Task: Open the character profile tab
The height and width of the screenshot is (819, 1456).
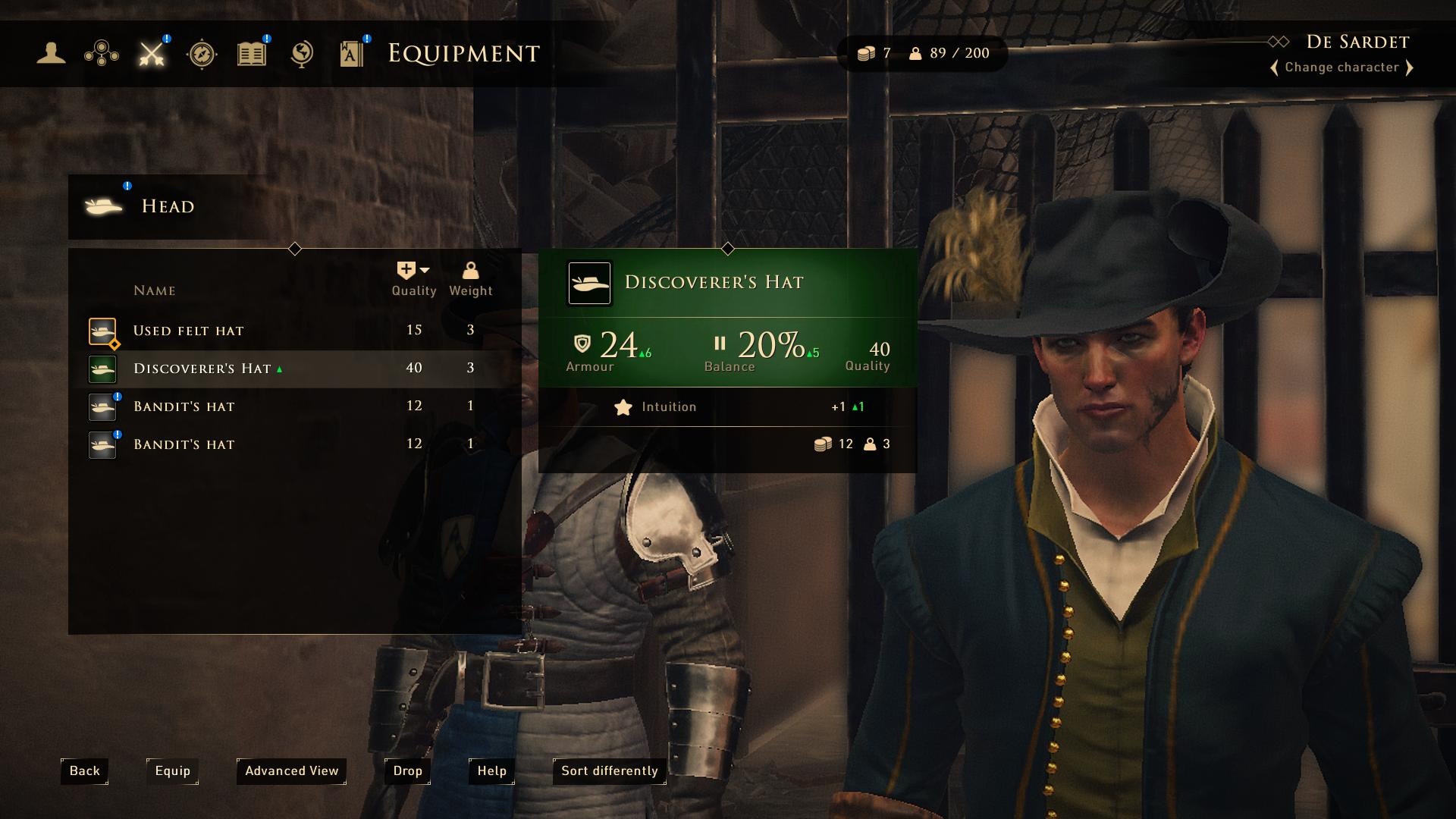Action: tap(50, 53)
